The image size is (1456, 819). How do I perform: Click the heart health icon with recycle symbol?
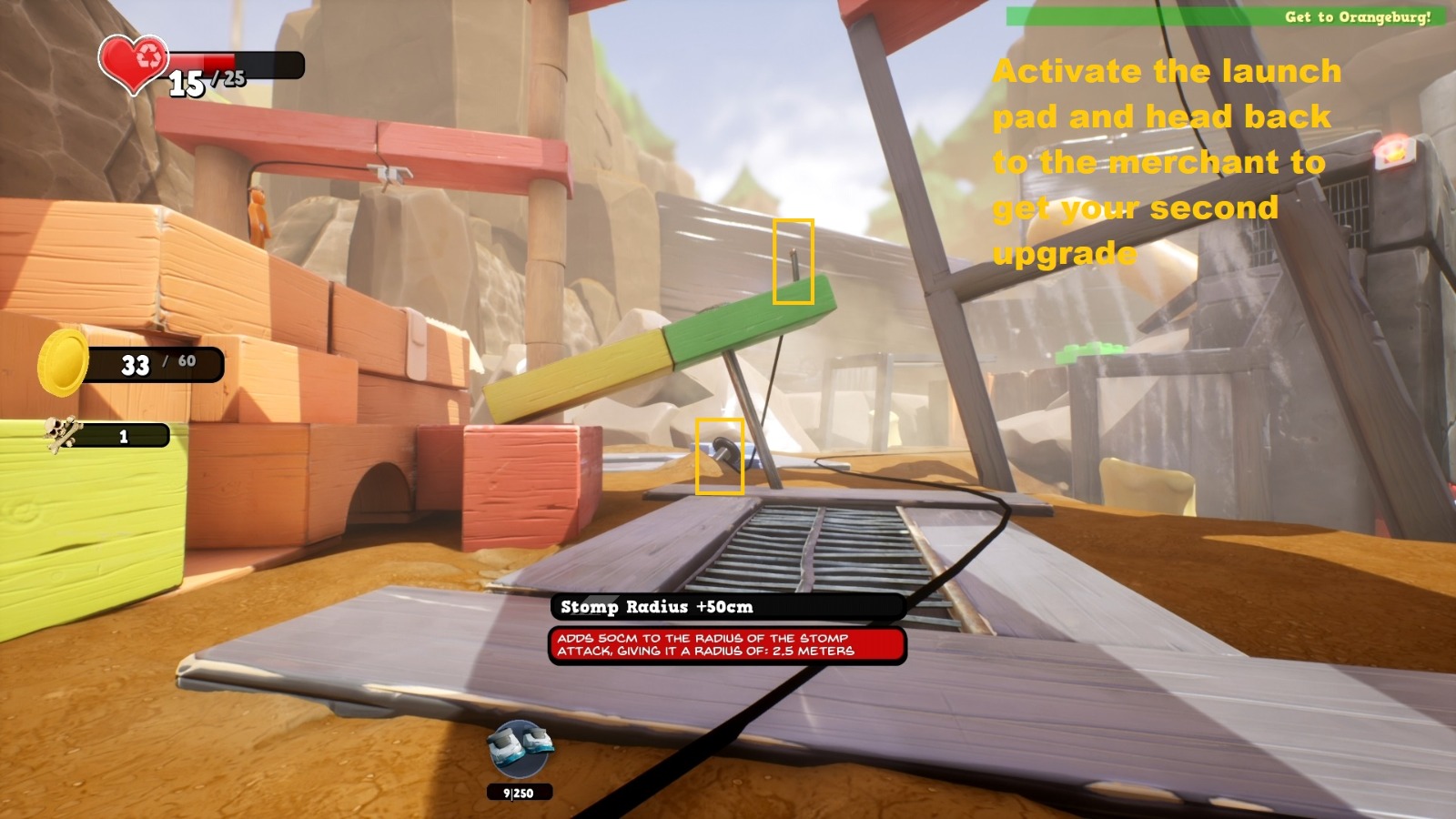(133, 64)
